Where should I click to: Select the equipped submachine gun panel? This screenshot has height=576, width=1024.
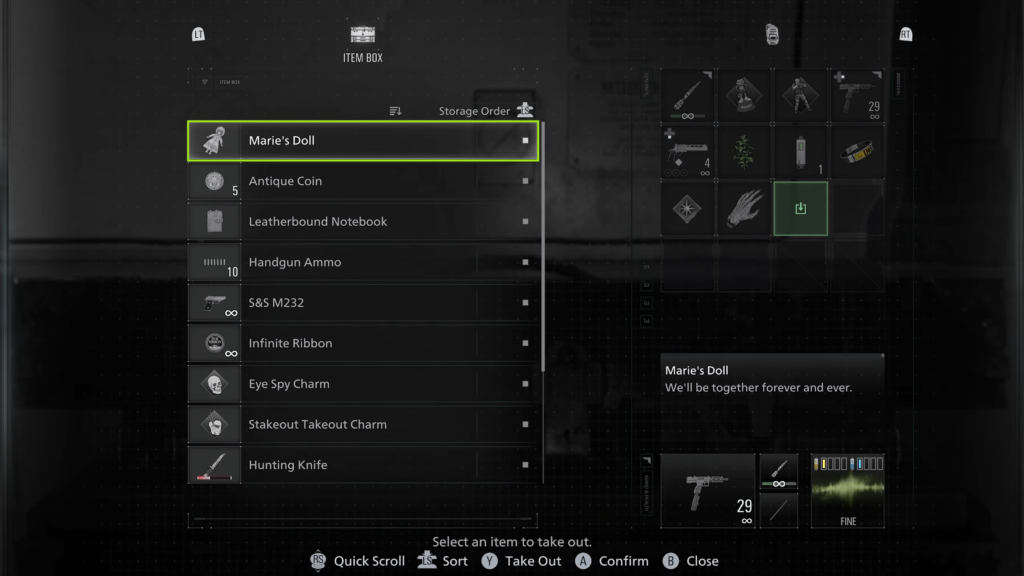[707, 490]
